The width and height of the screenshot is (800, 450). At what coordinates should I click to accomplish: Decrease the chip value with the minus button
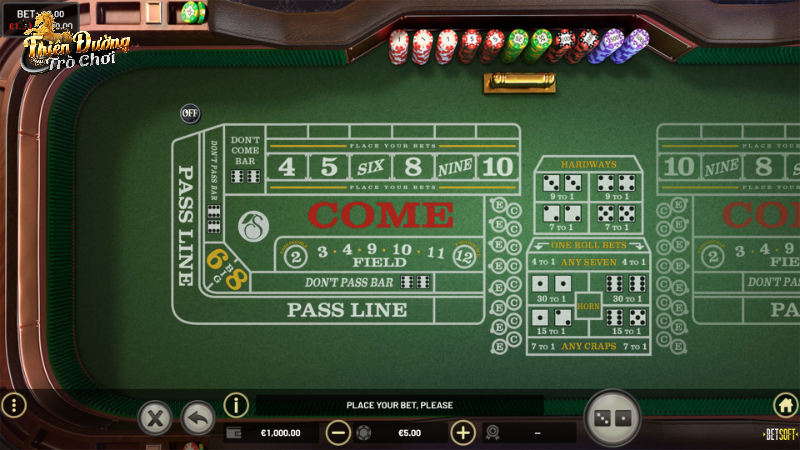tap(338, 433)
